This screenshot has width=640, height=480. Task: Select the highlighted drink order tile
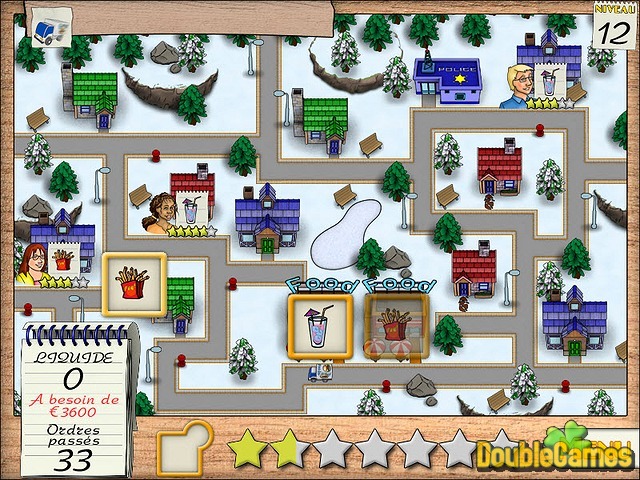click(x=316, y=326)
